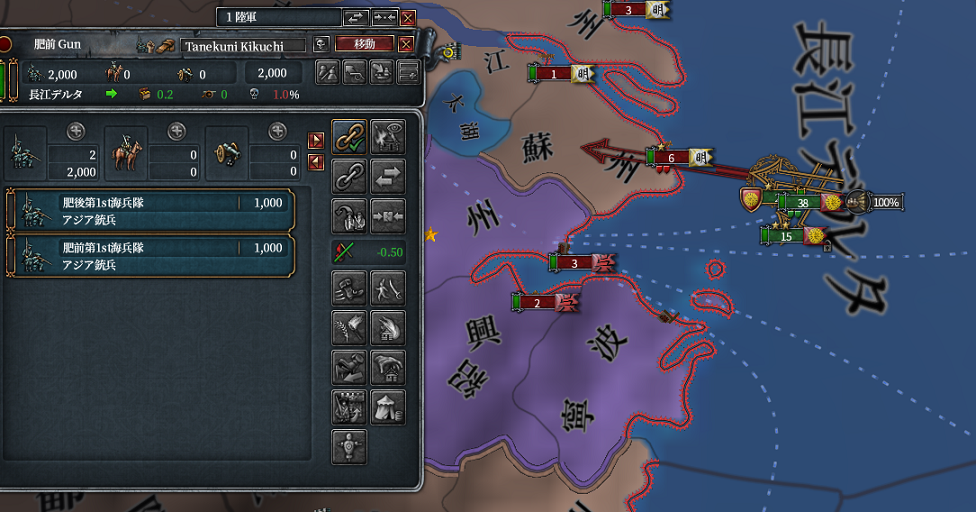Click the swap arrows button on 1 陸軍 bar
This screenshot has width=976, height=512.
[356, 17]
